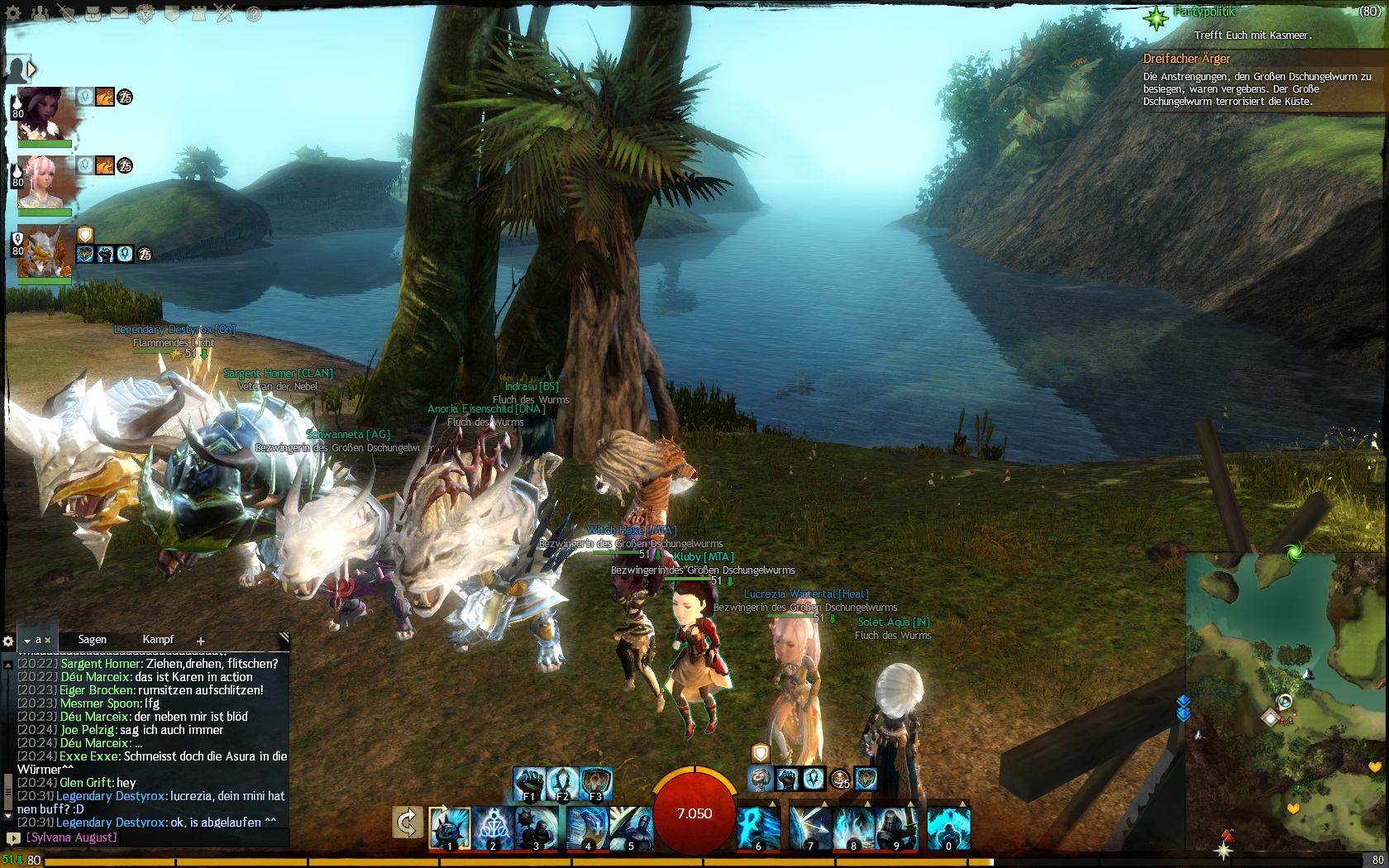The image size is (1389, 868).
Task: Open the mail envelope icon
Action: pyautogui.click(x=120, y=13)
